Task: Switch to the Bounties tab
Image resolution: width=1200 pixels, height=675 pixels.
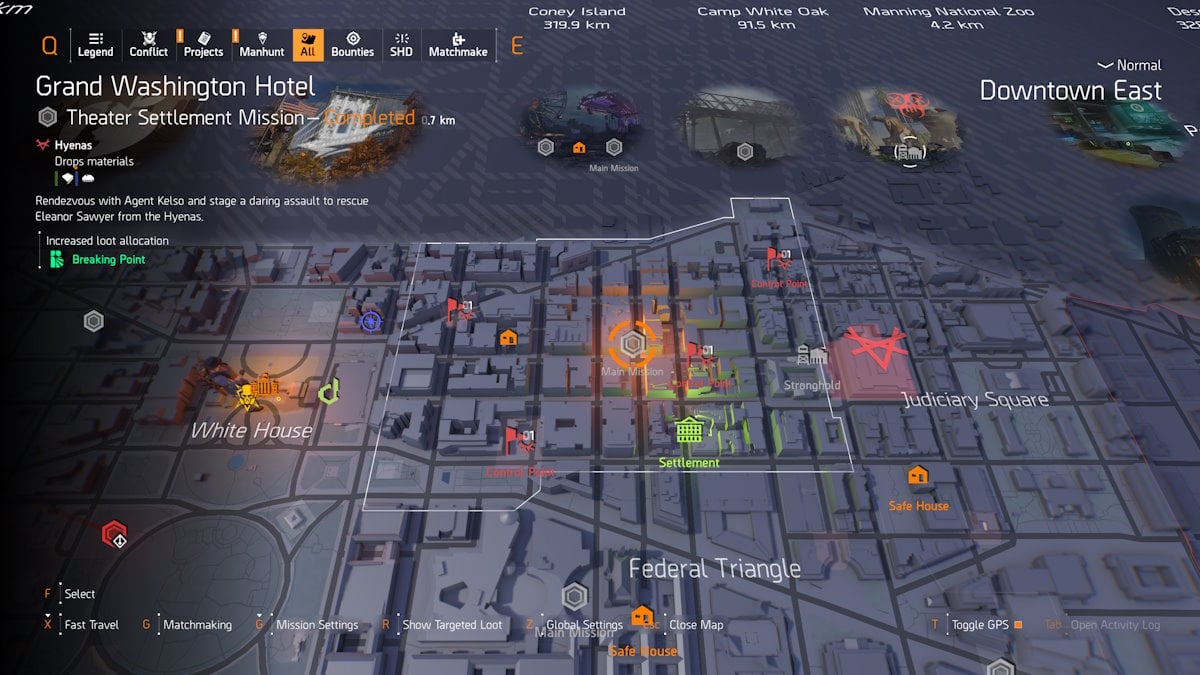Action: 352,44
